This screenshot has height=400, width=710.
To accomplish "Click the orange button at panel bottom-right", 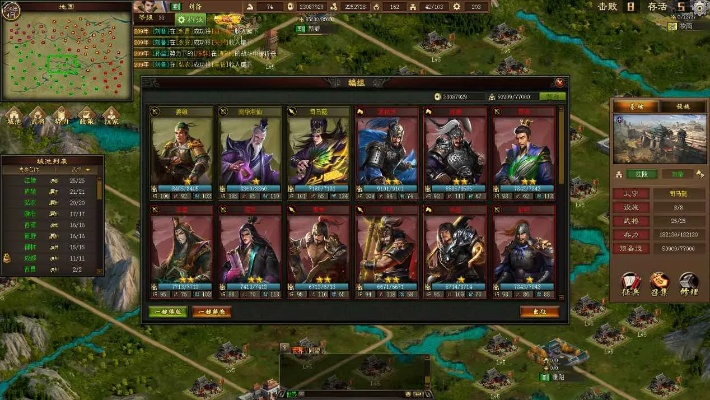I will [539, 311].
